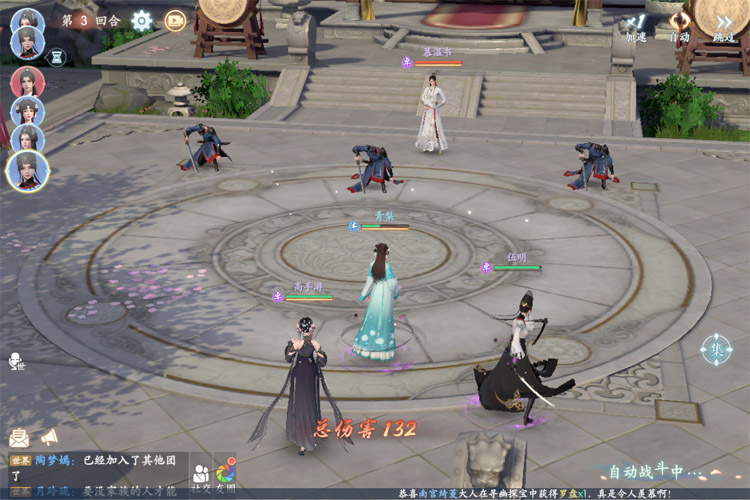Toggle the 加速 battle speed button
This screenshot has width=750, height=500.
pyautogui.click(x=636, y=26)
